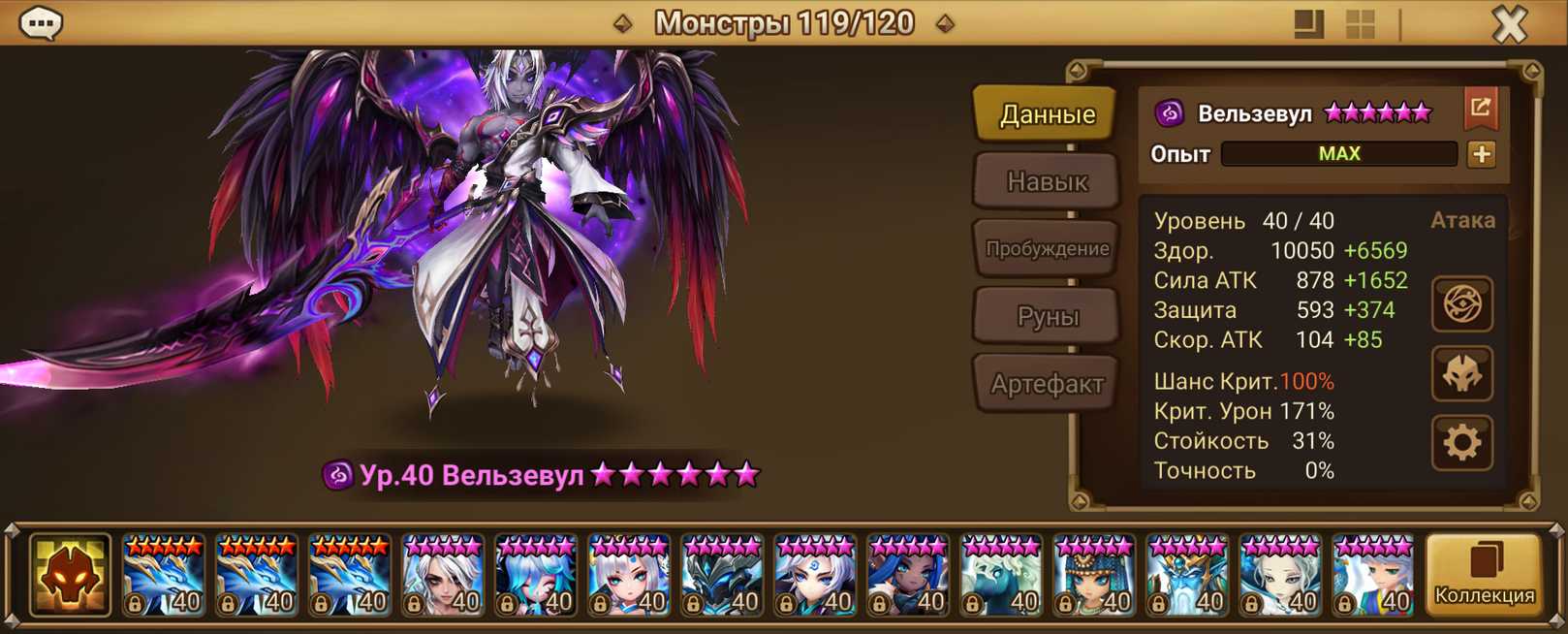1568x634 pixels.
Task: Open the Навык tab
Action: (x=1047, y=181)
